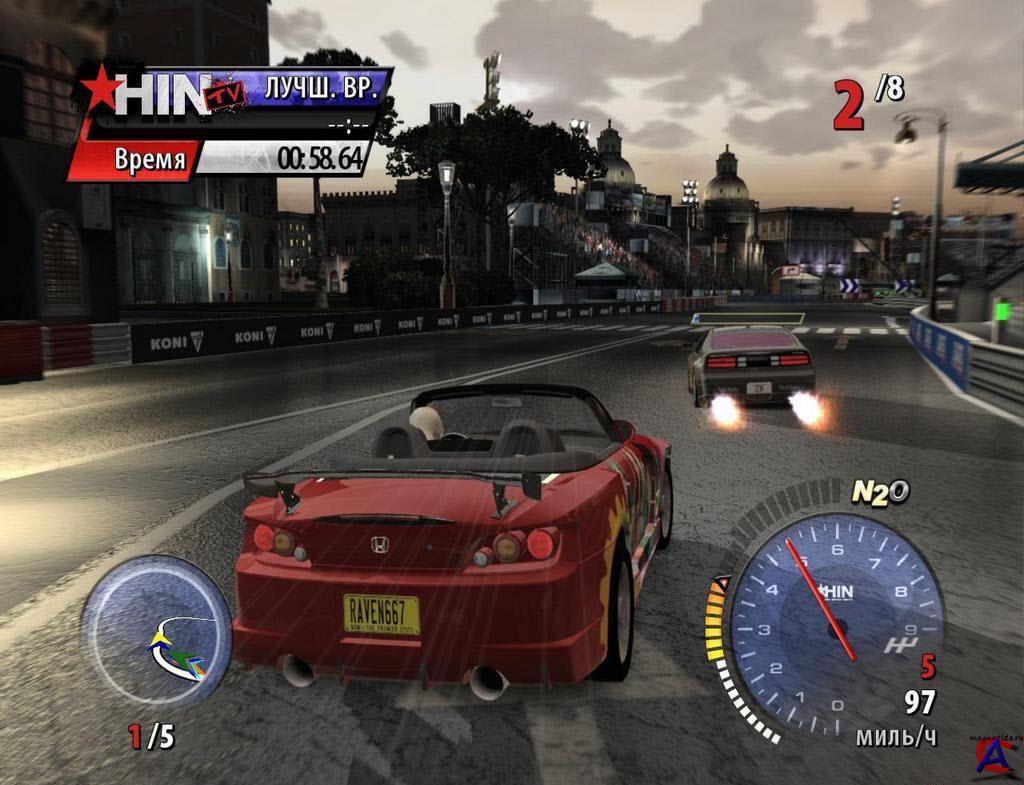
Task: Activate the N2O nitrous indicator
Action: click(x=879, y=491)
